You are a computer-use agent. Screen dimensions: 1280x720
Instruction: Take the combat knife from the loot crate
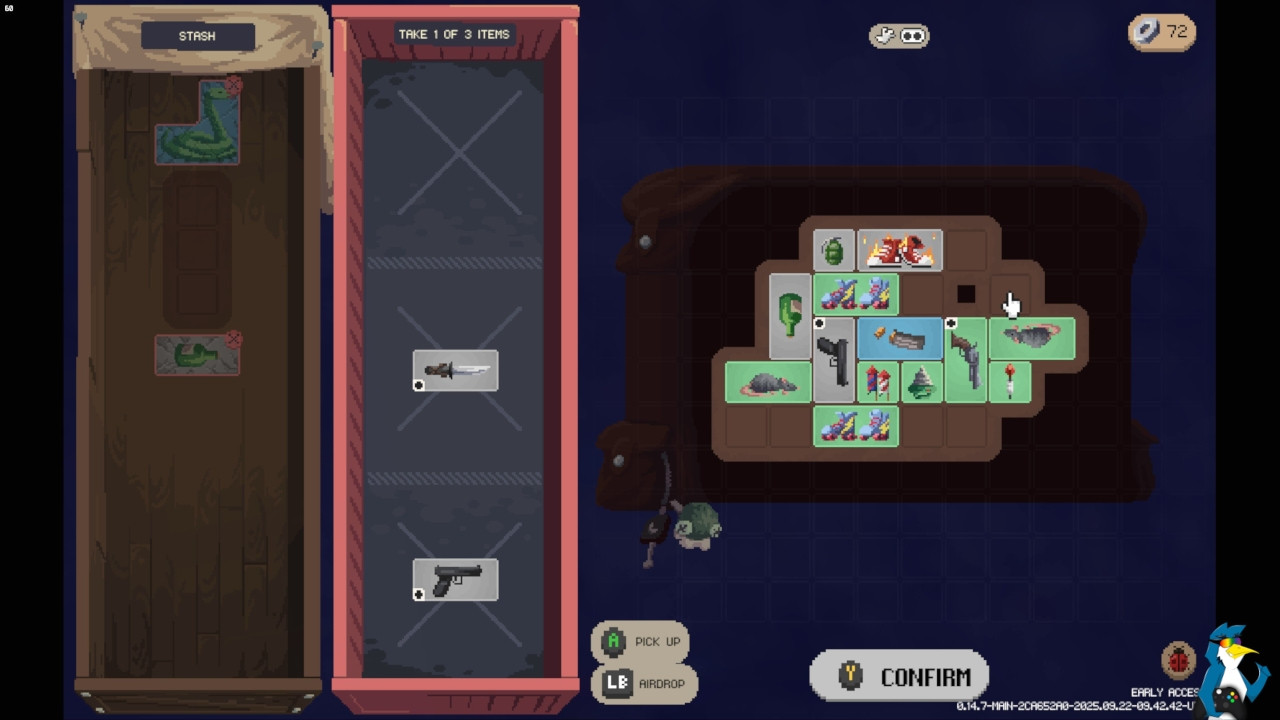tap(455, 371)
